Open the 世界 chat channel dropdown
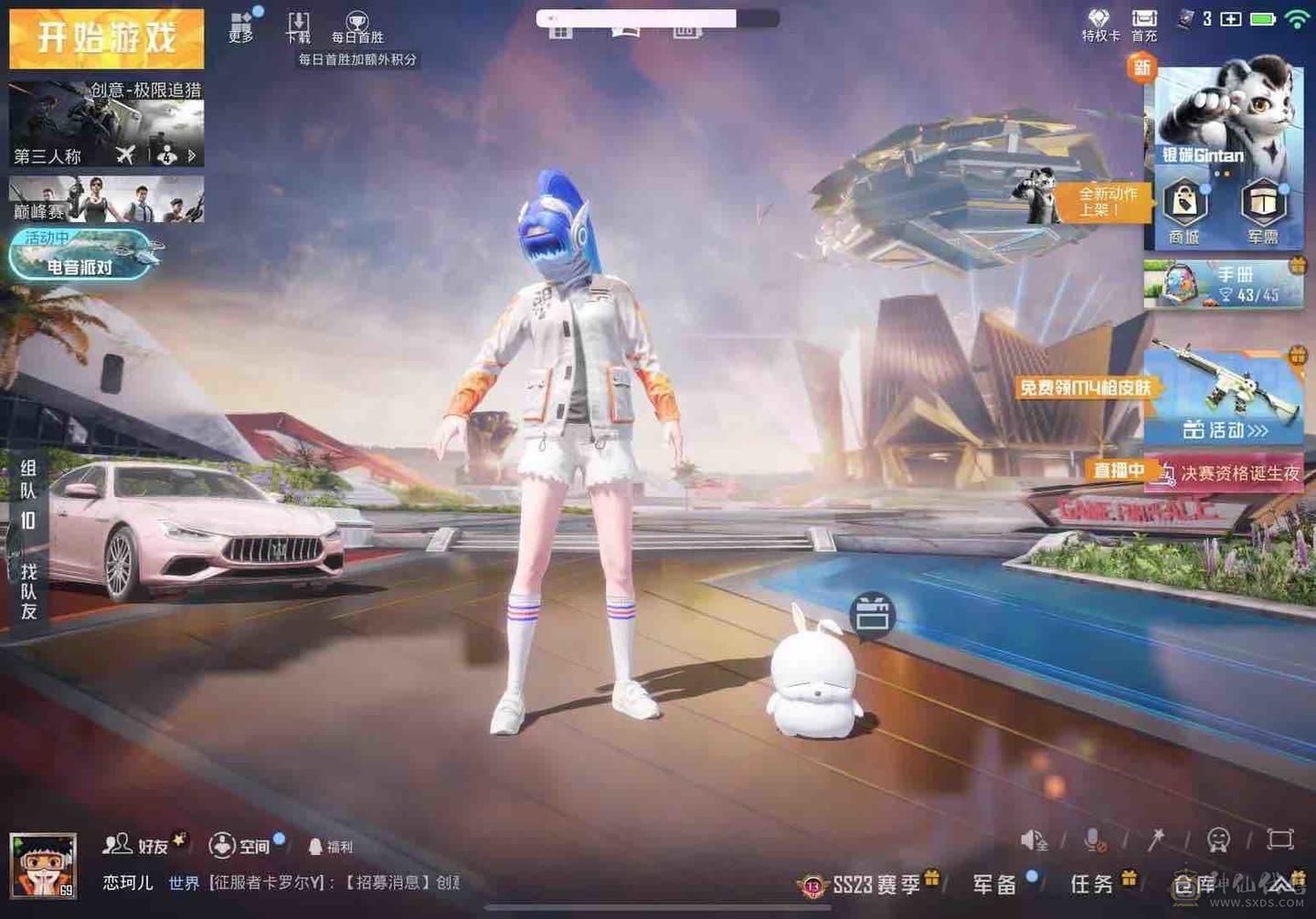Screen dimensions: 1316x919 [183, 882]
